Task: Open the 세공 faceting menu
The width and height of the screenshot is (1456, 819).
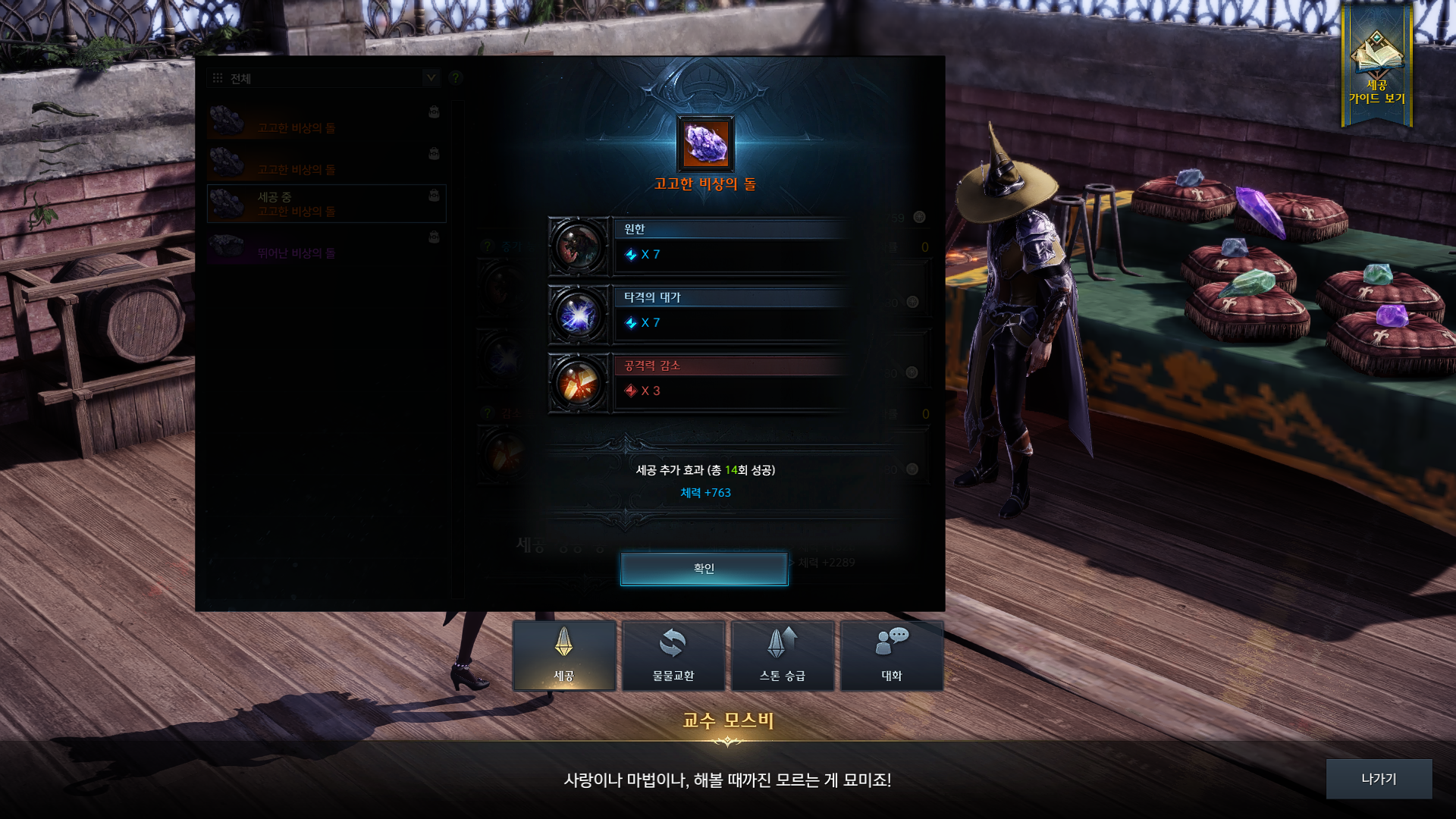Action: [564, 656]
